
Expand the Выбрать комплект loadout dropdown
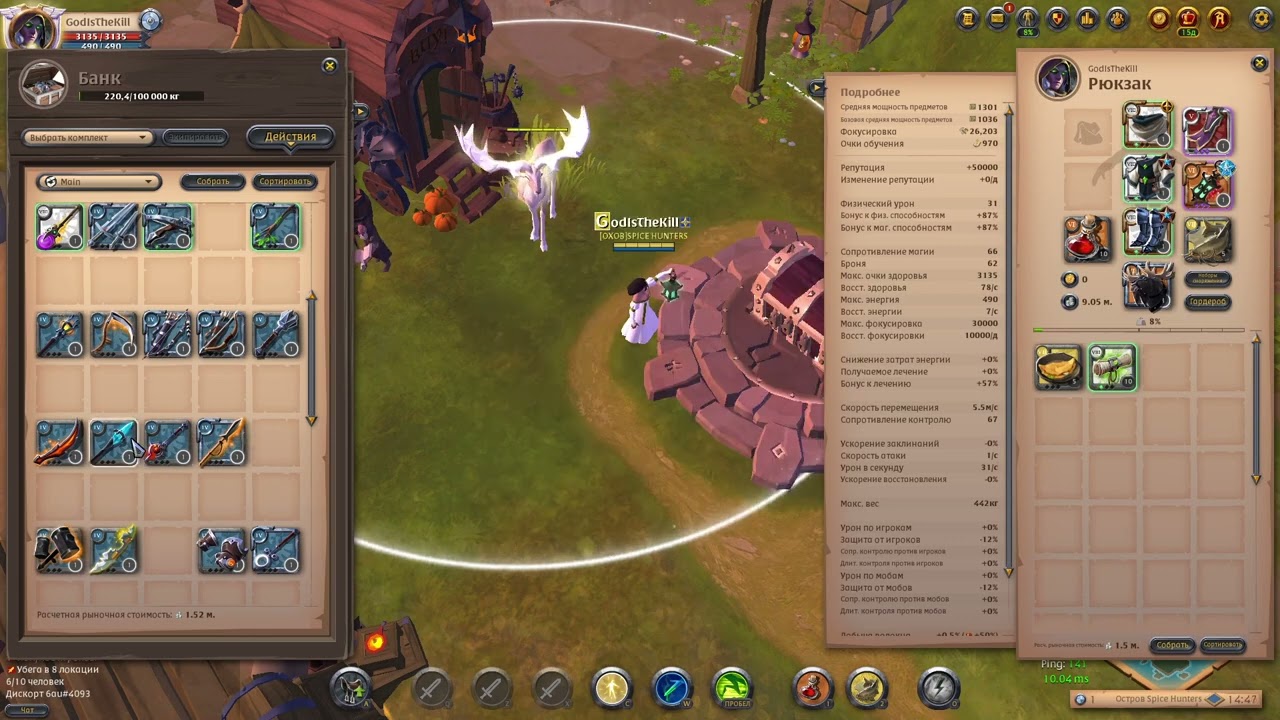(88, 138)
